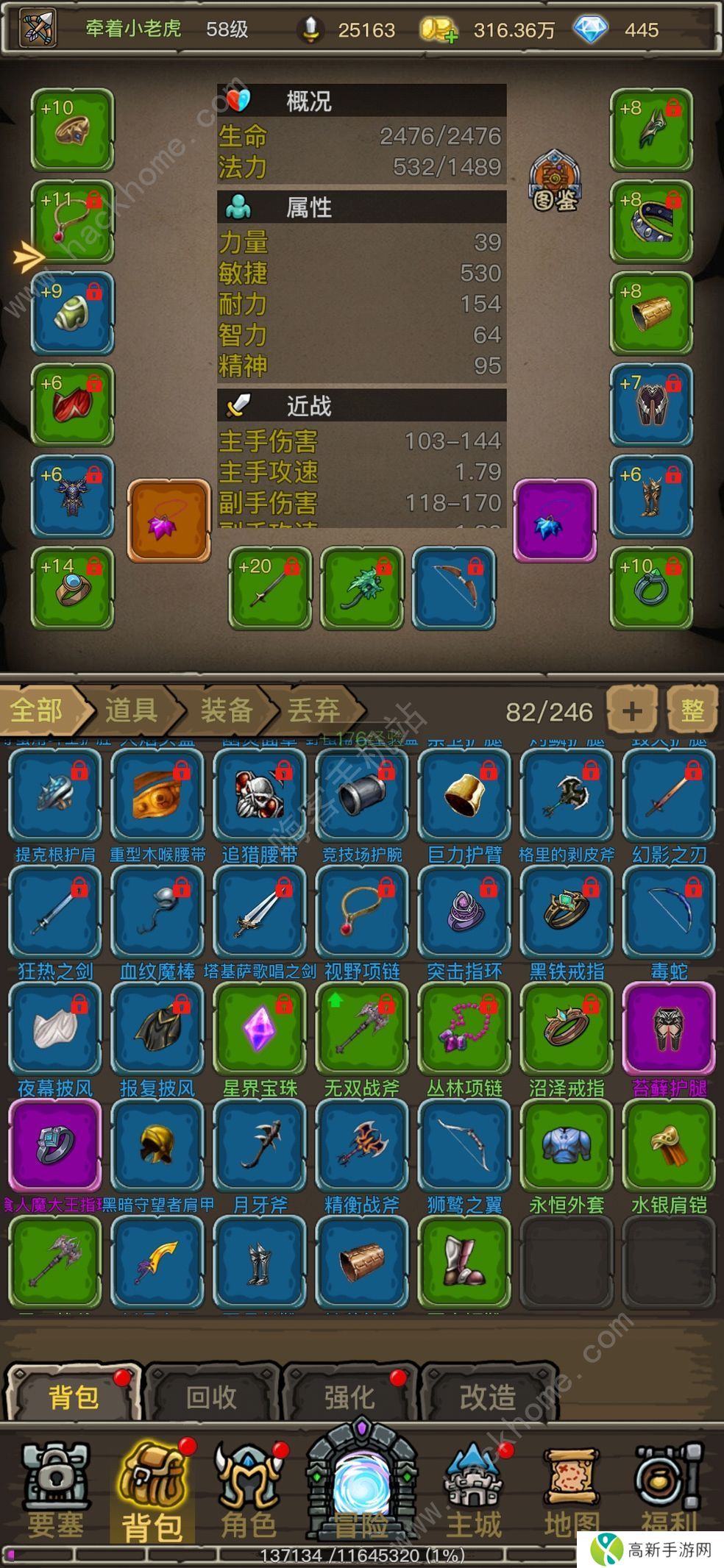The image size is (724, 1568).
Task: Open the 改造 remodel tab
Action: (487, 1397)
